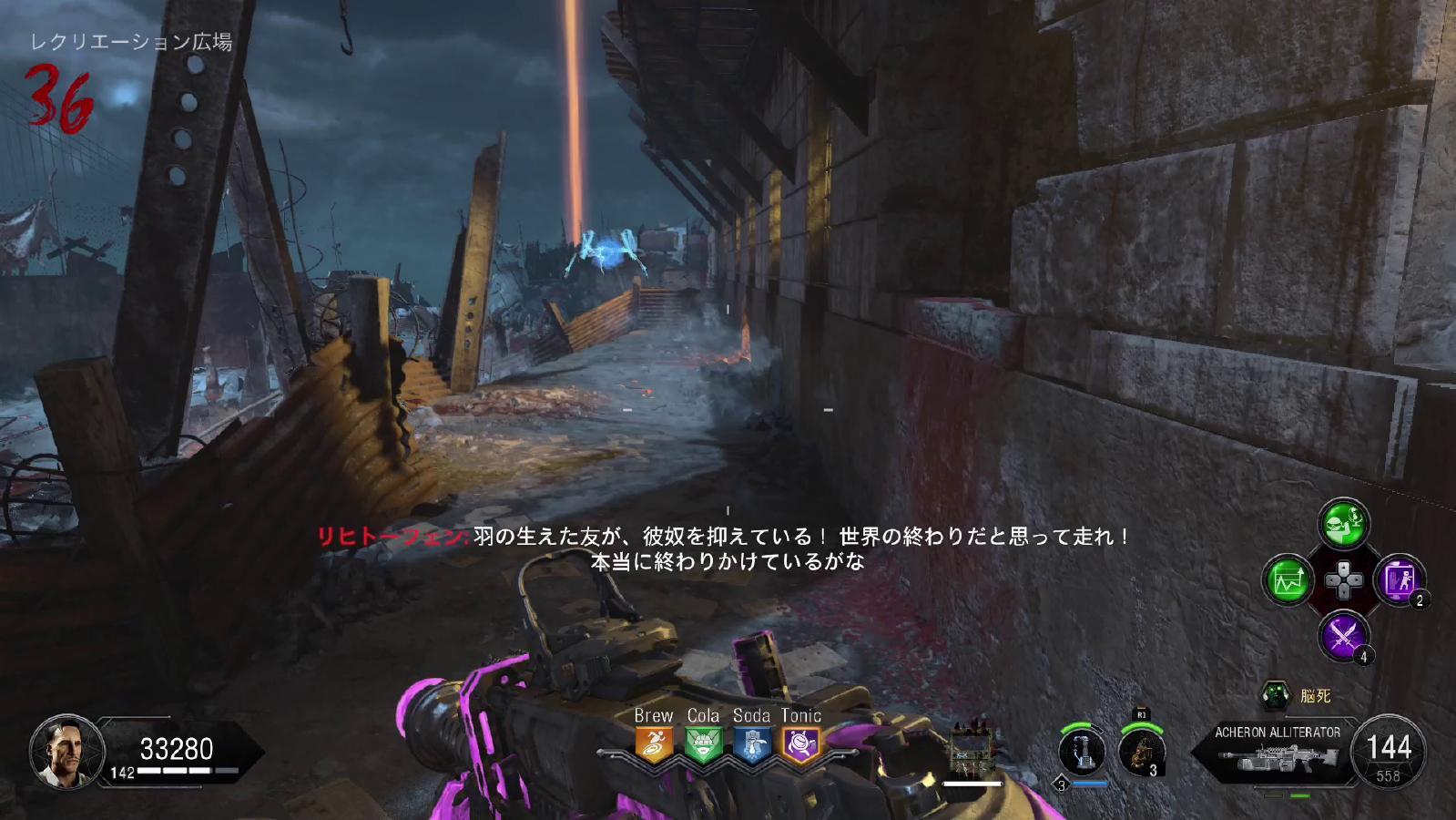This screenshot has width=1456, height=820.
Task: Activate the special weapon icon
Action: click(x=1082, y=752)
